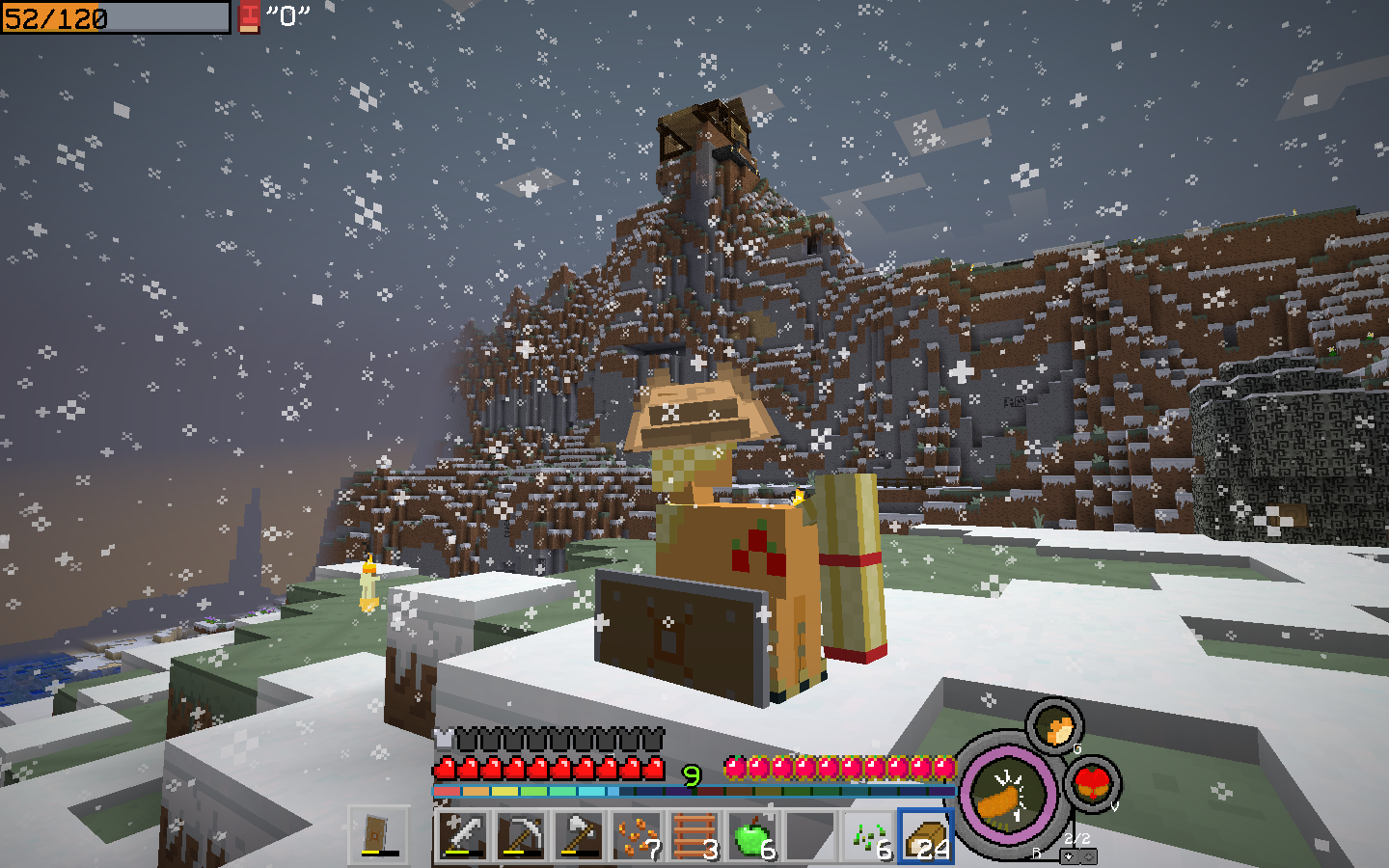
Task: Click the shield offhand slot
Action: [379, 835]
